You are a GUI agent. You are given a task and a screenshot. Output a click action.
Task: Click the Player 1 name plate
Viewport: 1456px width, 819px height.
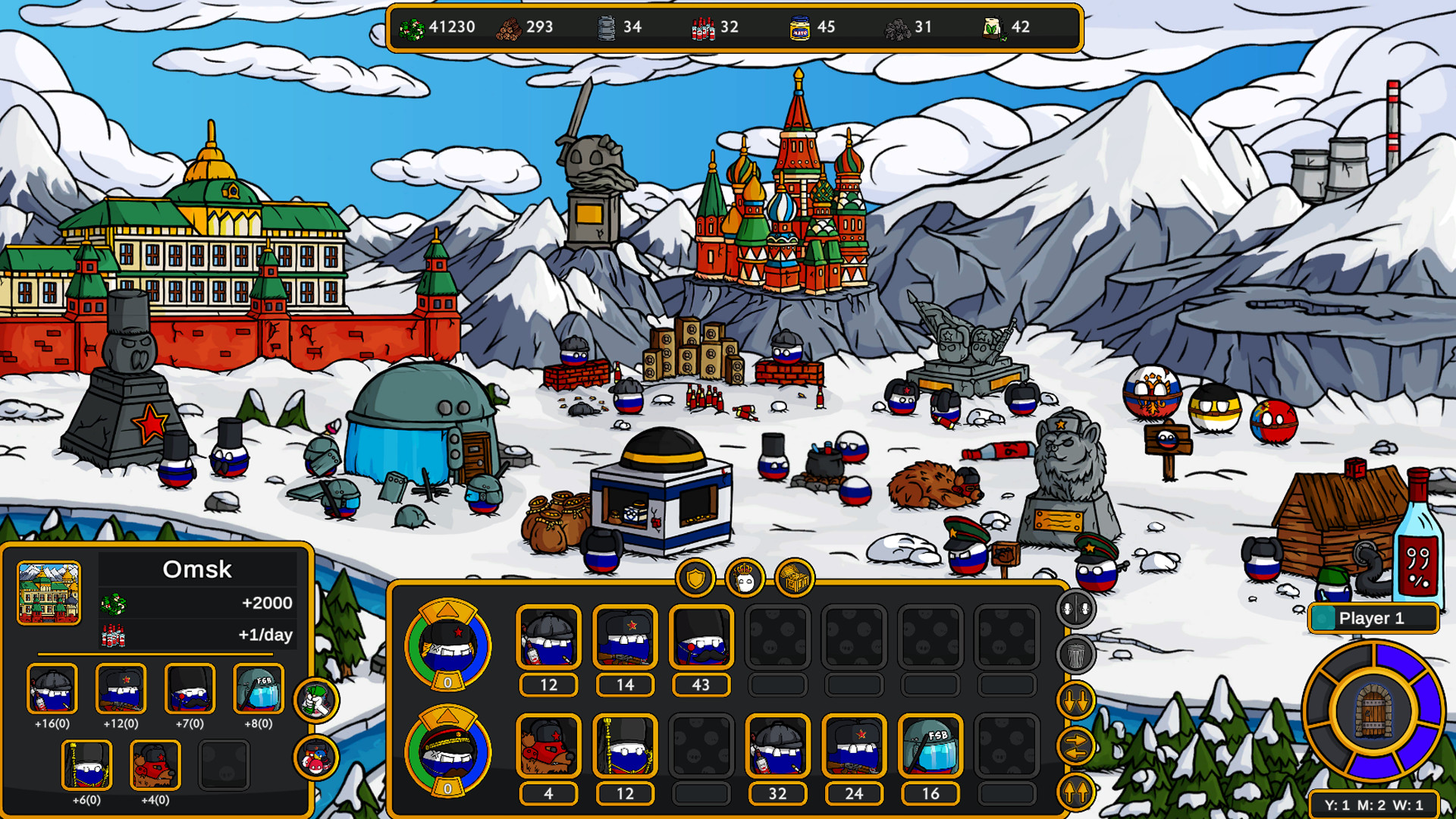pyautogui.click(x=1374, y=618)
